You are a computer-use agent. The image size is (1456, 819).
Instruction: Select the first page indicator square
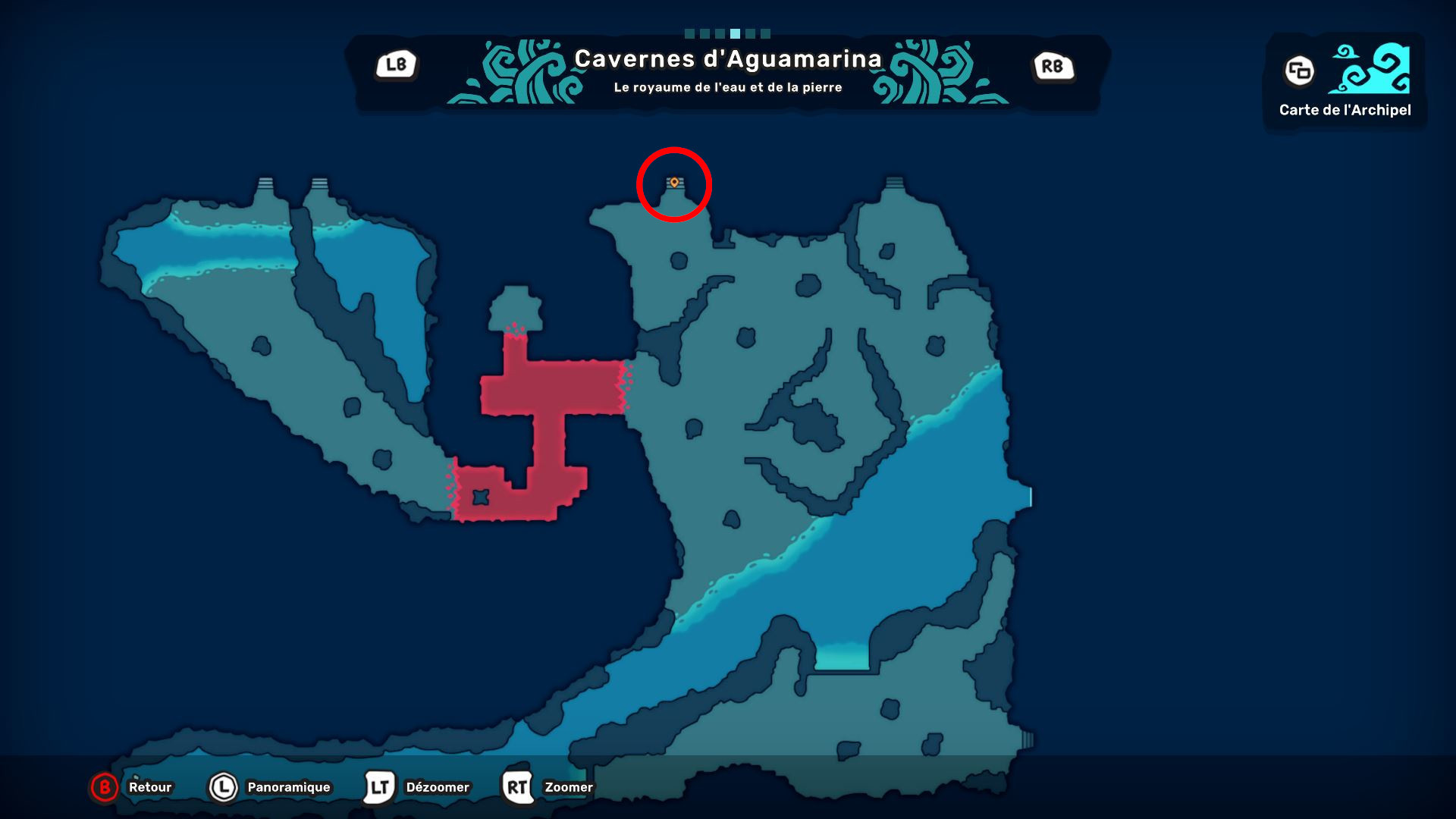click(689, 33)
